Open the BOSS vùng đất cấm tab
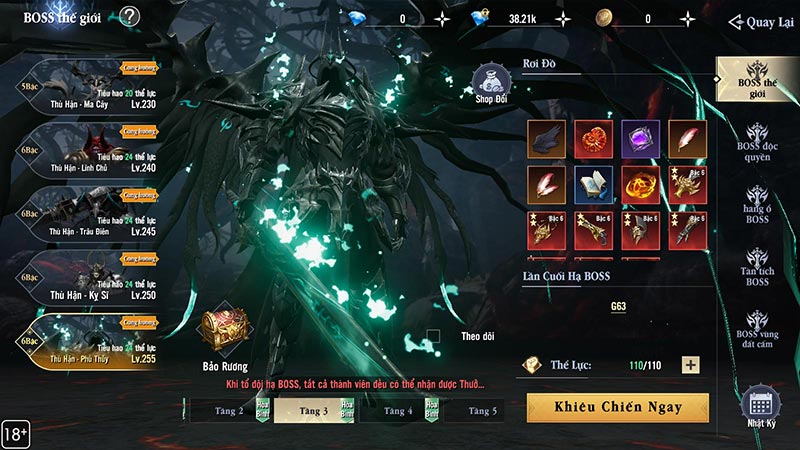 tap(756, 330)
